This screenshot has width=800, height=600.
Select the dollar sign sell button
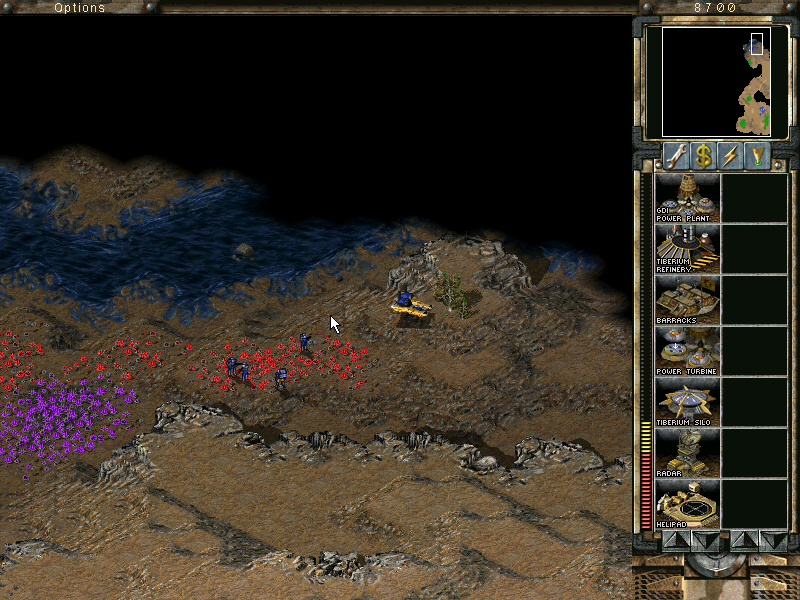click(704, 156)
